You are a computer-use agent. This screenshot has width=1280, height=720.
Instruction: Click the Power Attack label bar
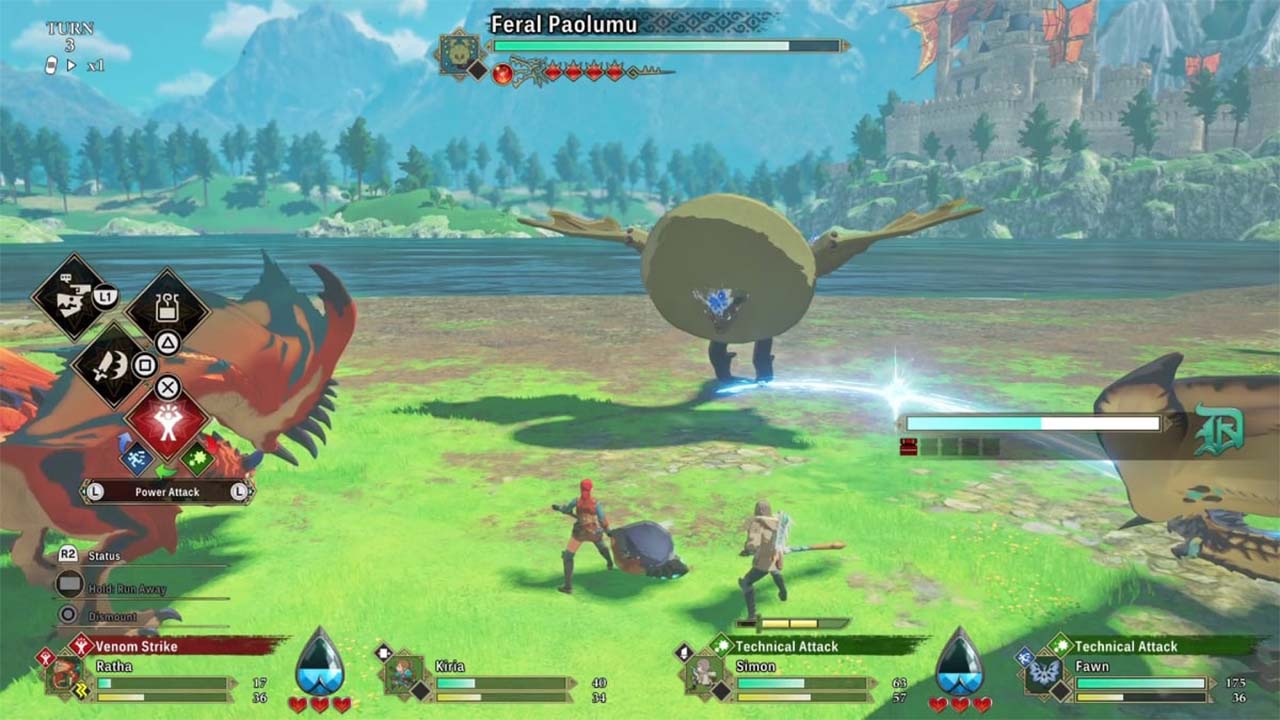point(167,491)
